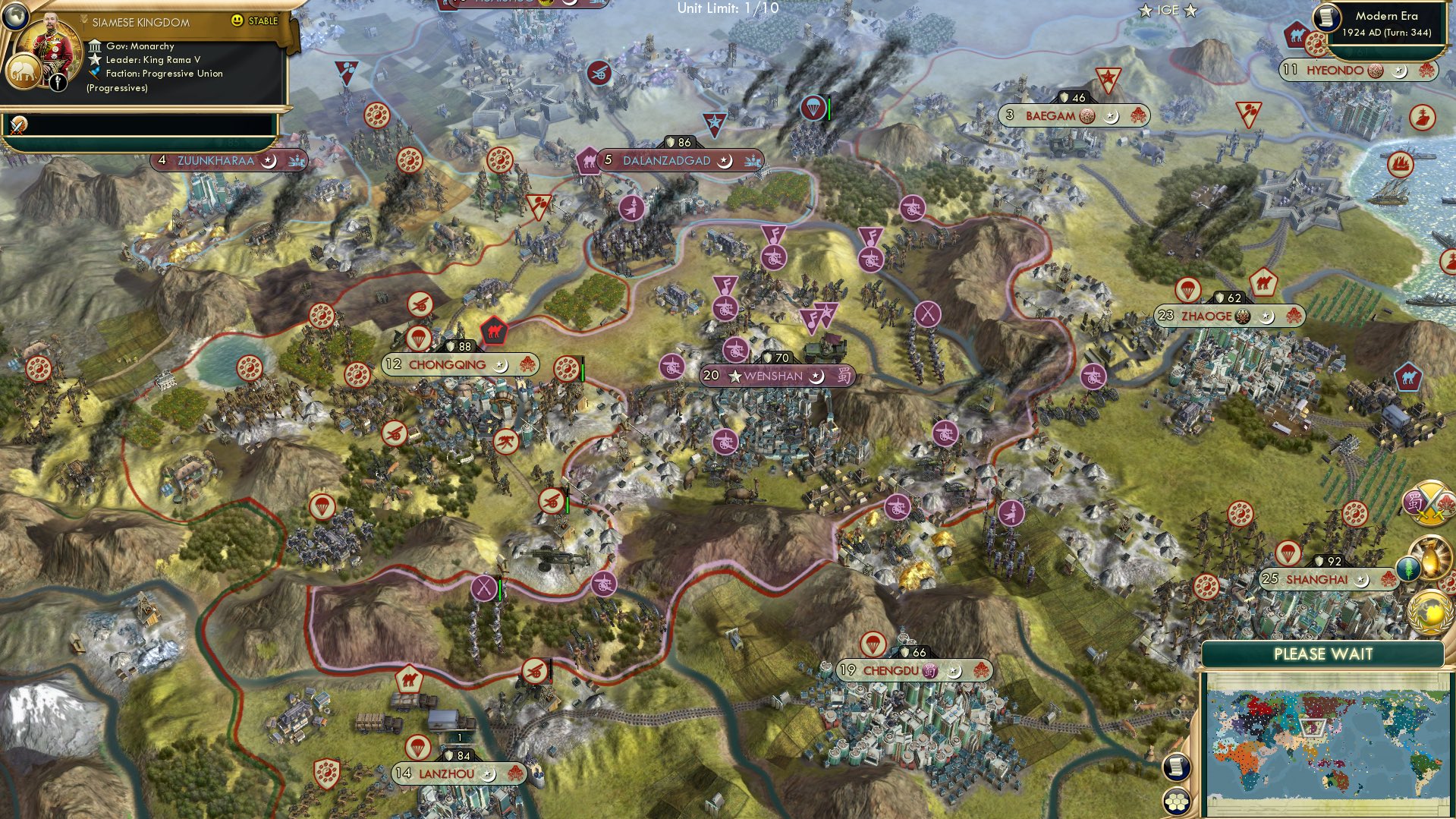The image size is (1456, 819).
Task: Click the elephant Siamese civilization icon
Action: [24, 73]
